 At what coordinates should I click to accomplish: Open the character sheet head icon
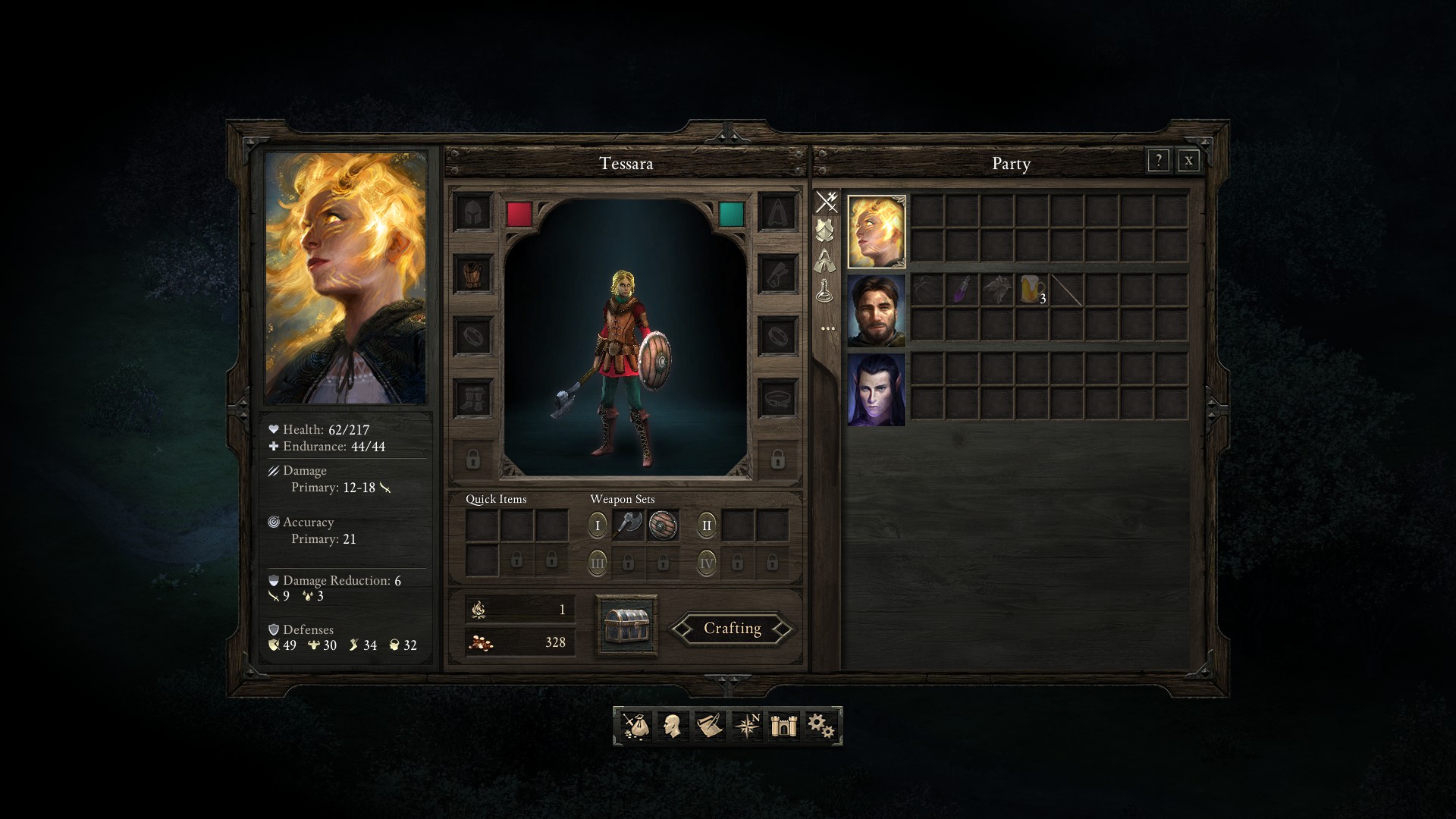[x=671, y=726]
